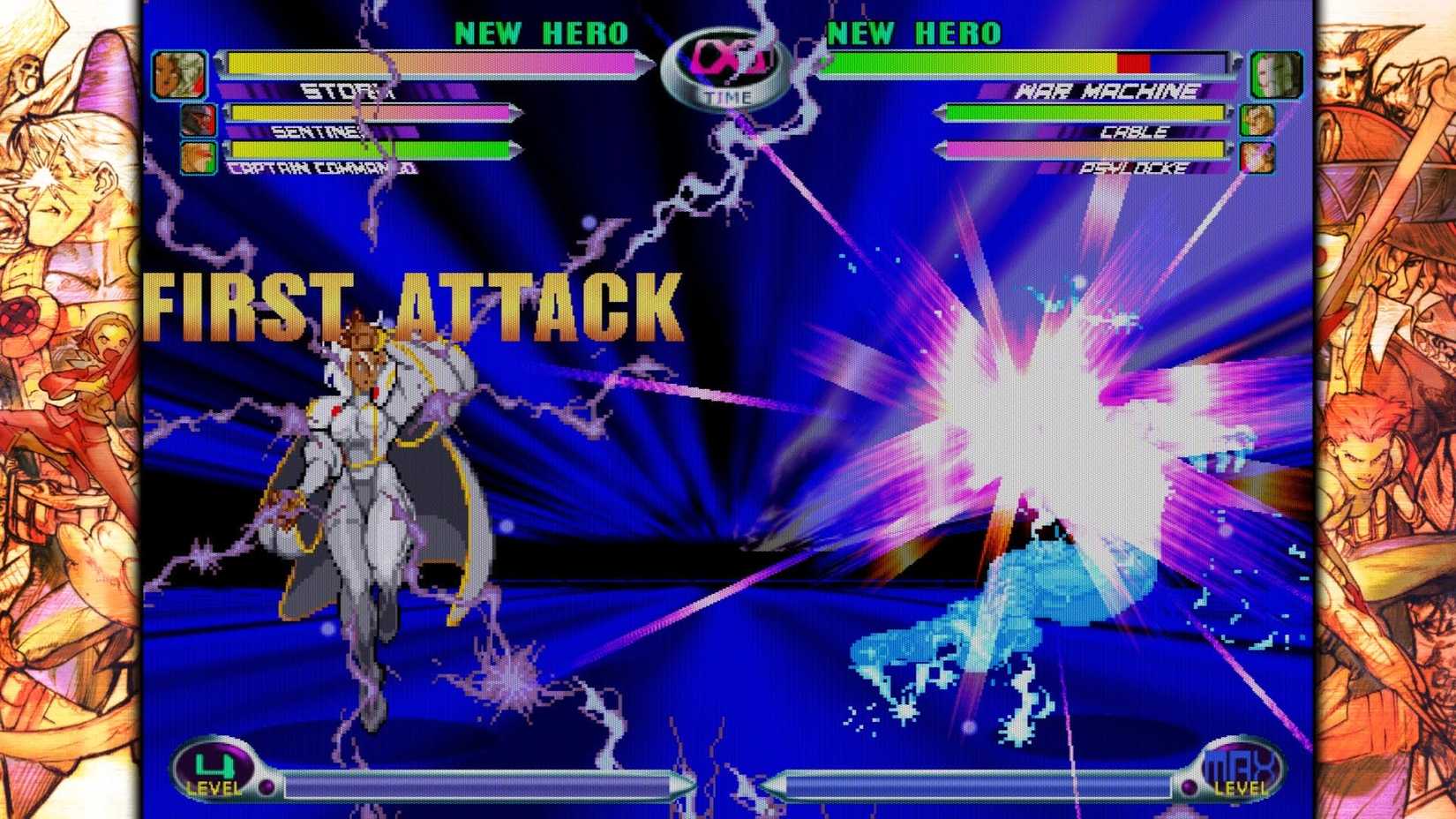
Task: Click Storm's yellow-pink health bar
Action: coord(432,64)
